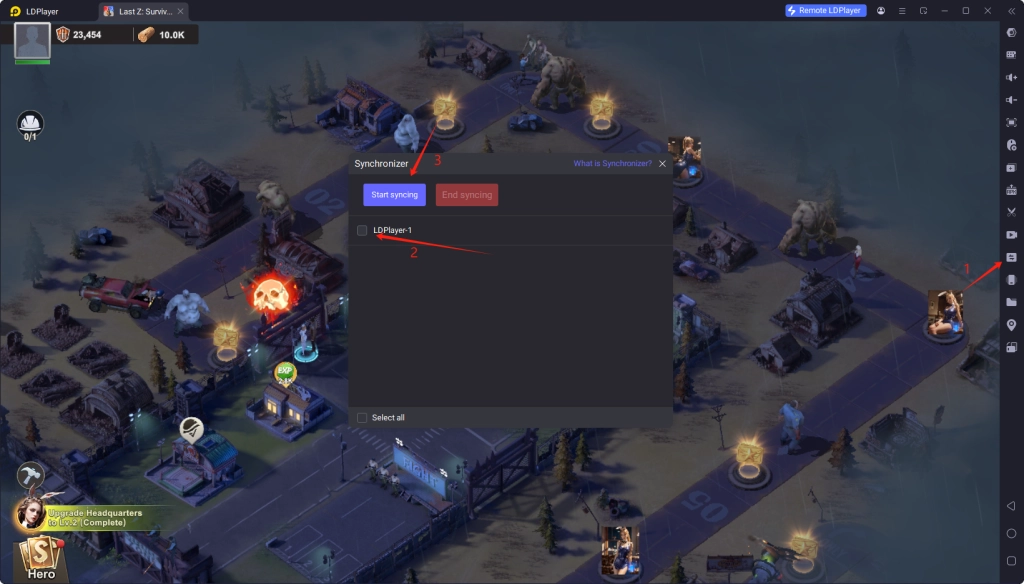Toggle the Select all checkbox
Screen dimensions: 1024x584
[362, 417]
